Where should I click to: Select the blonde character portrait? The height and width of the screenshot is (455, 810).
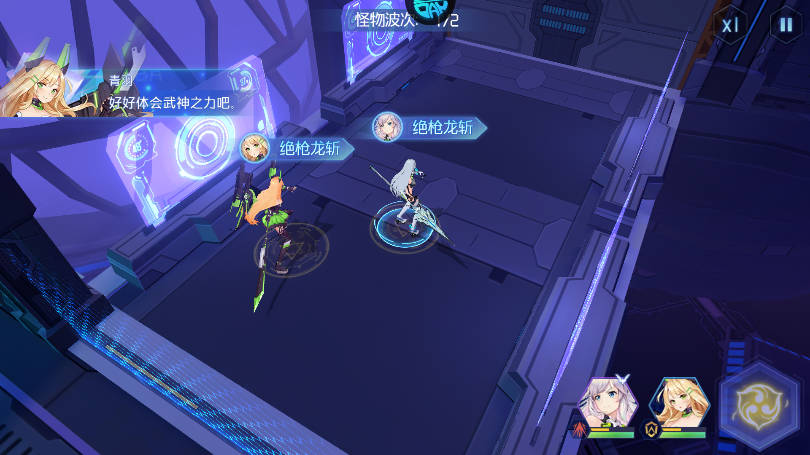(680, 403)
